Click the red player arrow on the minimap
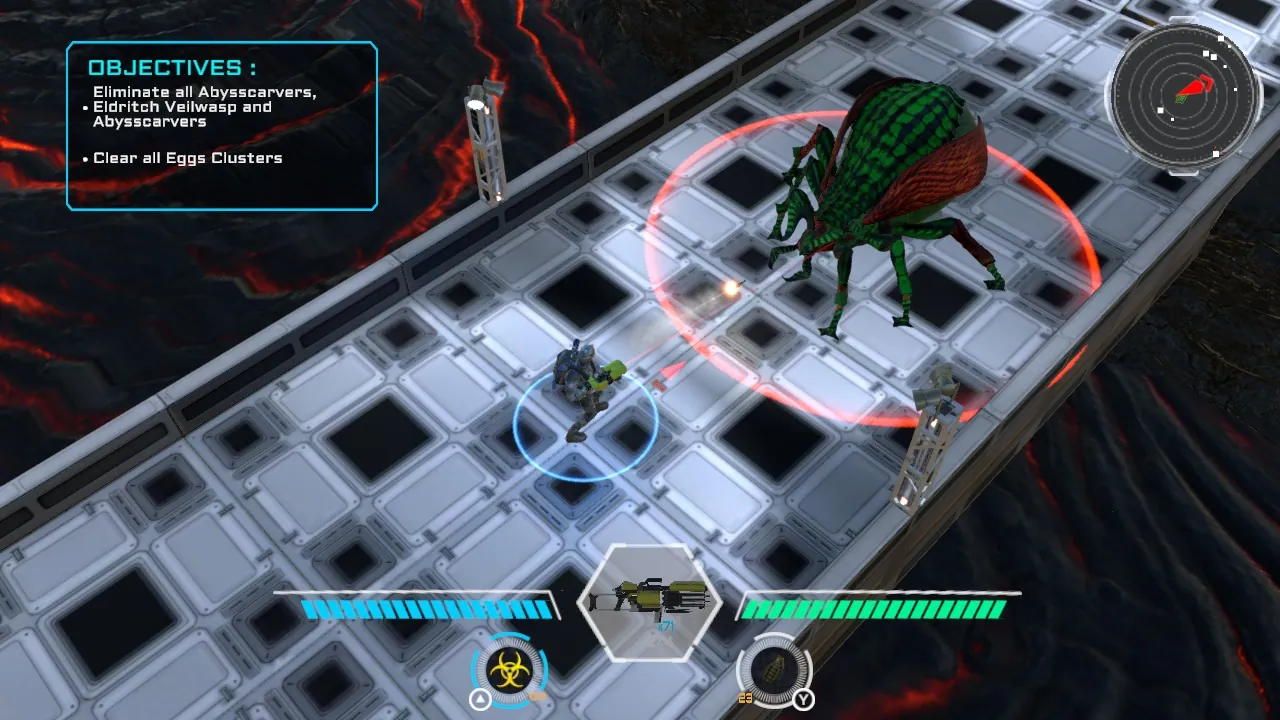The width and height of the screenshot is (1280, 720). (x=1195, y=84)
